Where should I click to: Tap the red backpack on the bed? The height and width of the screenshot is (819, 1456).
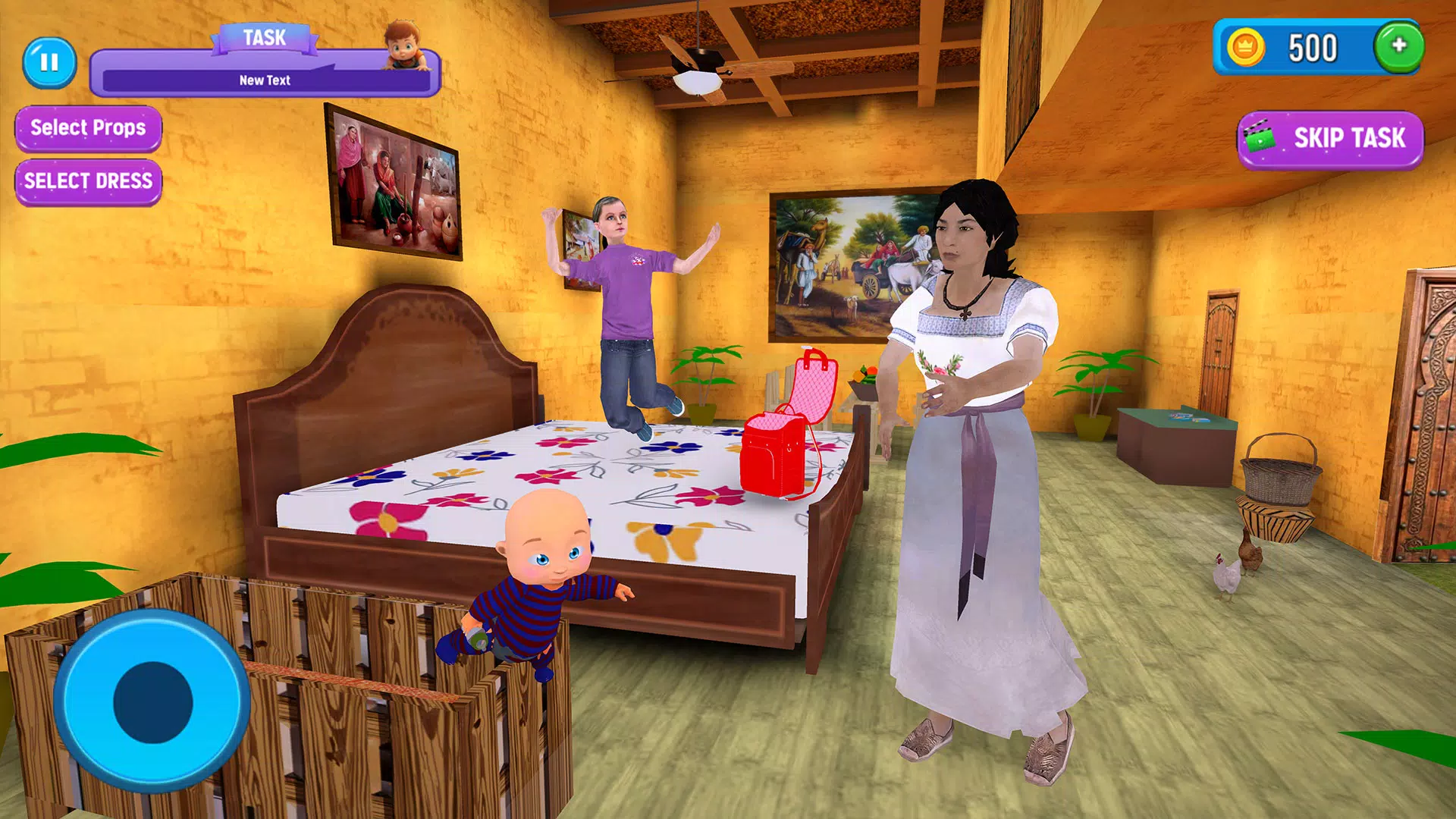(773, 455)
